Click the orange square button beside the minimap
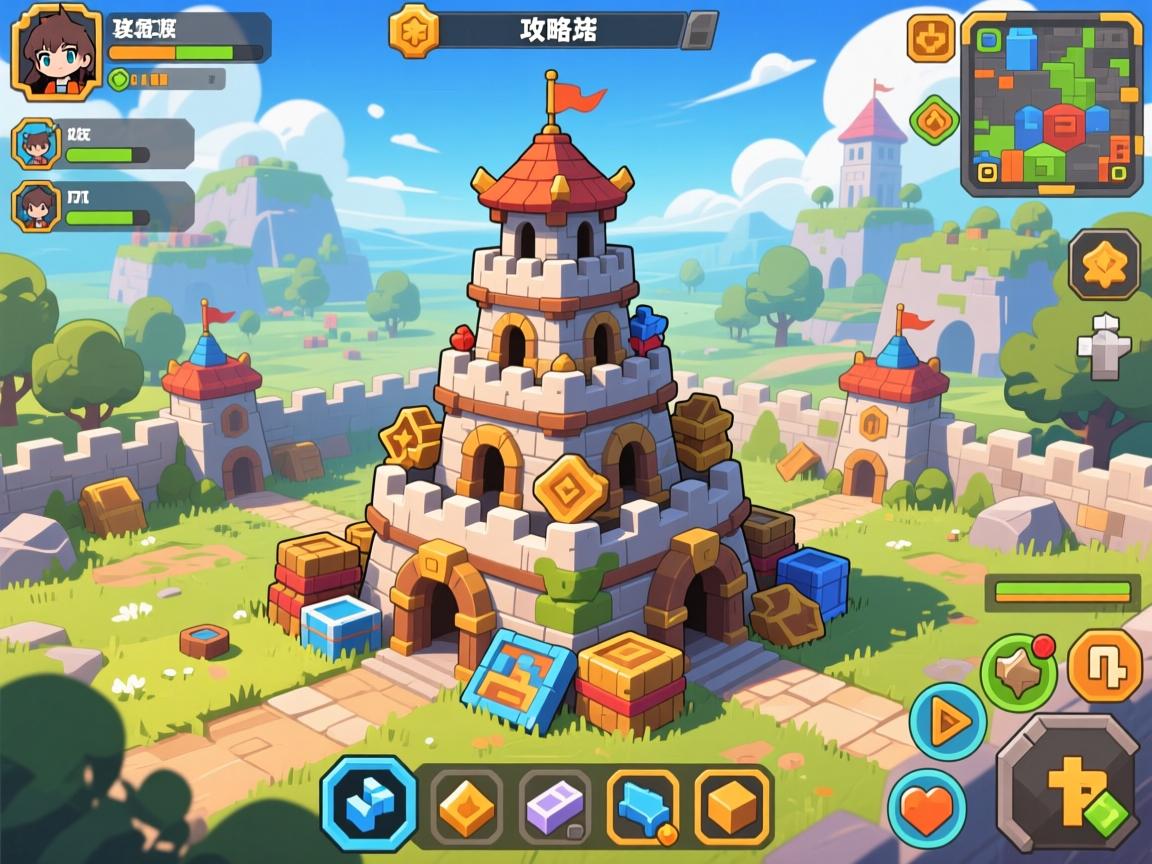This screenshot has height=864, width=1152. [x=930, y=38]
